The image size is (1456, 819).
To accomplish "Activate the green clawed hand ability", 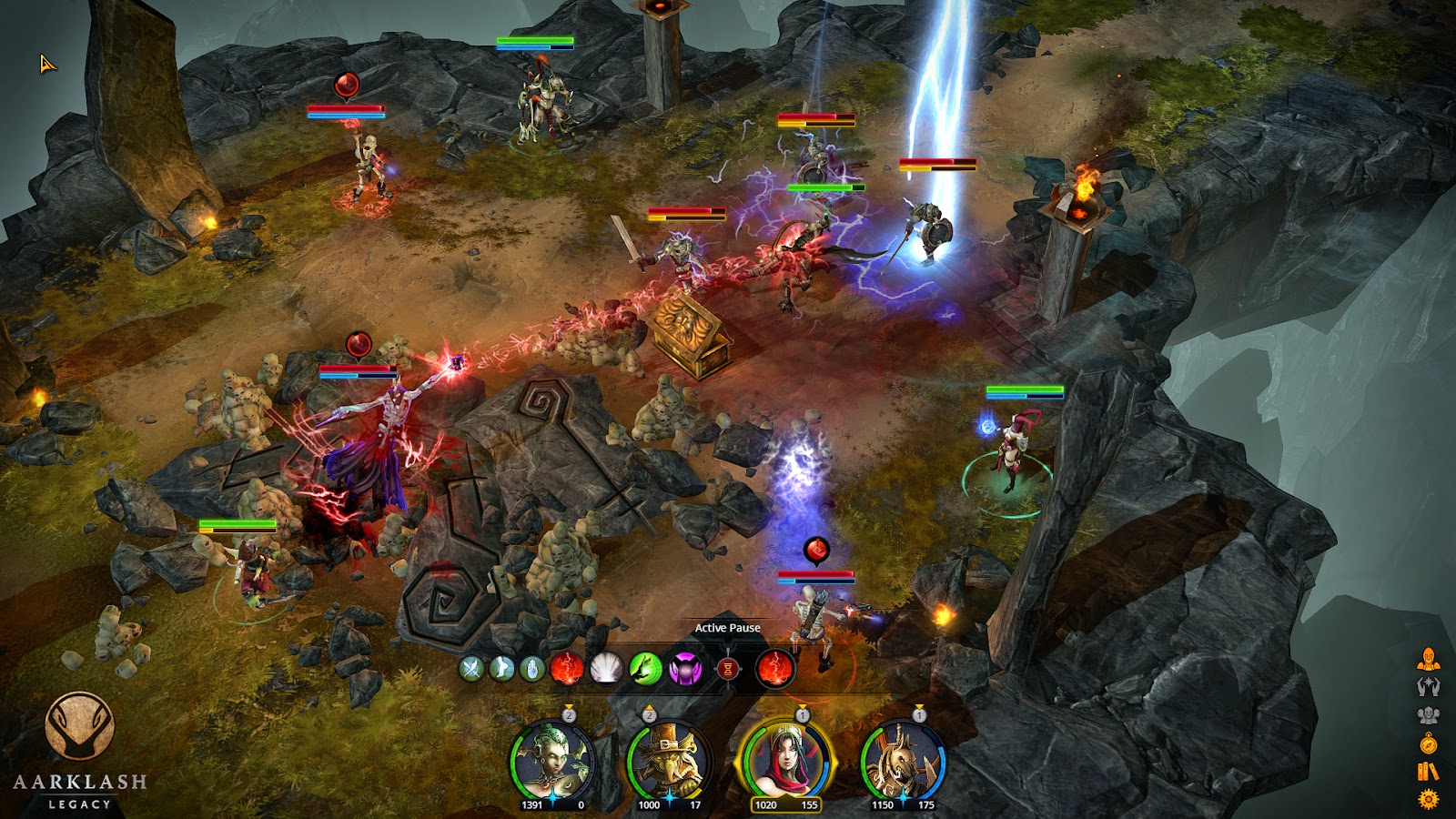I will point(646,669).
